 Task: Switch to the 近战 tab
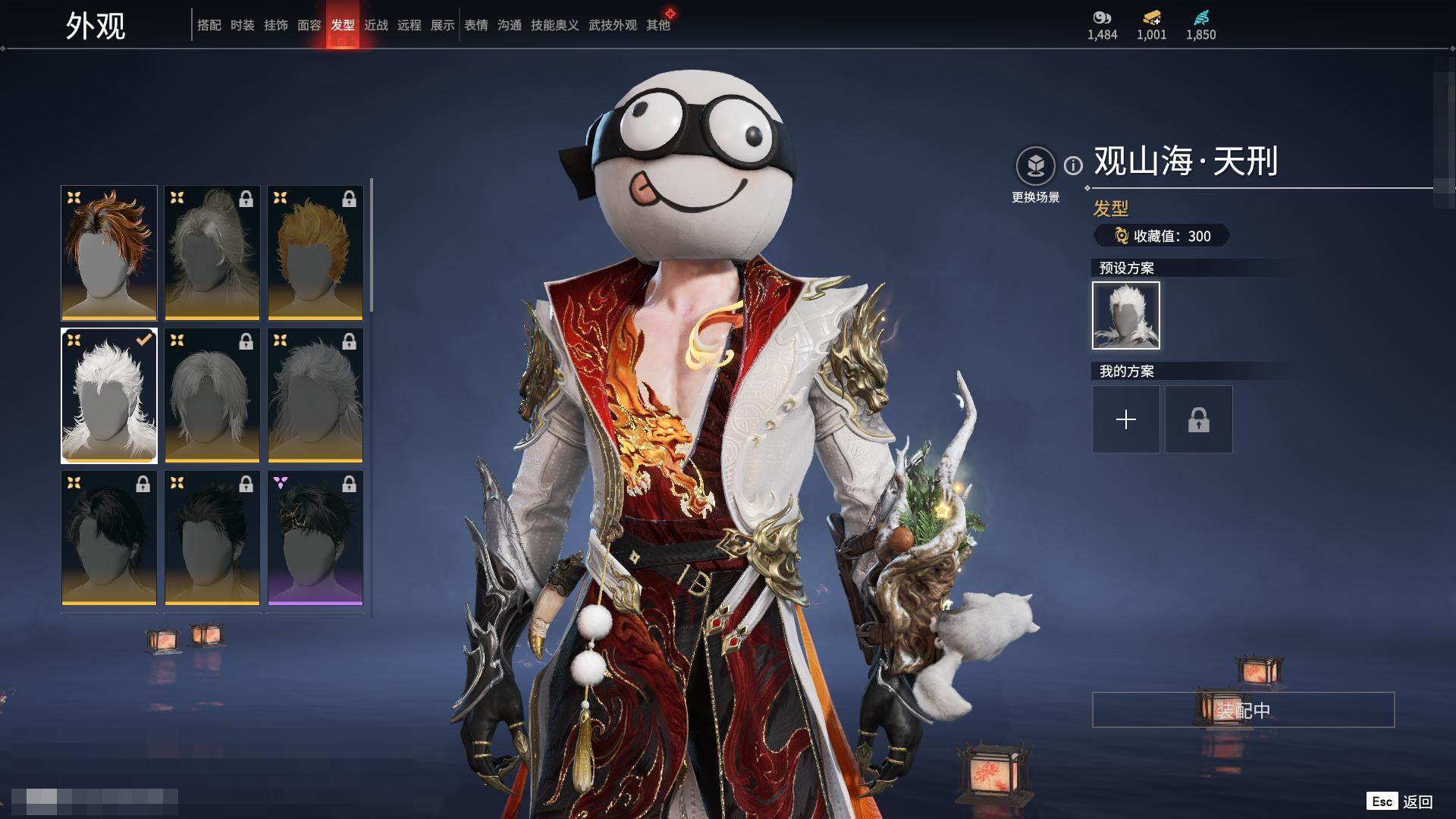[x=375, y=25]
